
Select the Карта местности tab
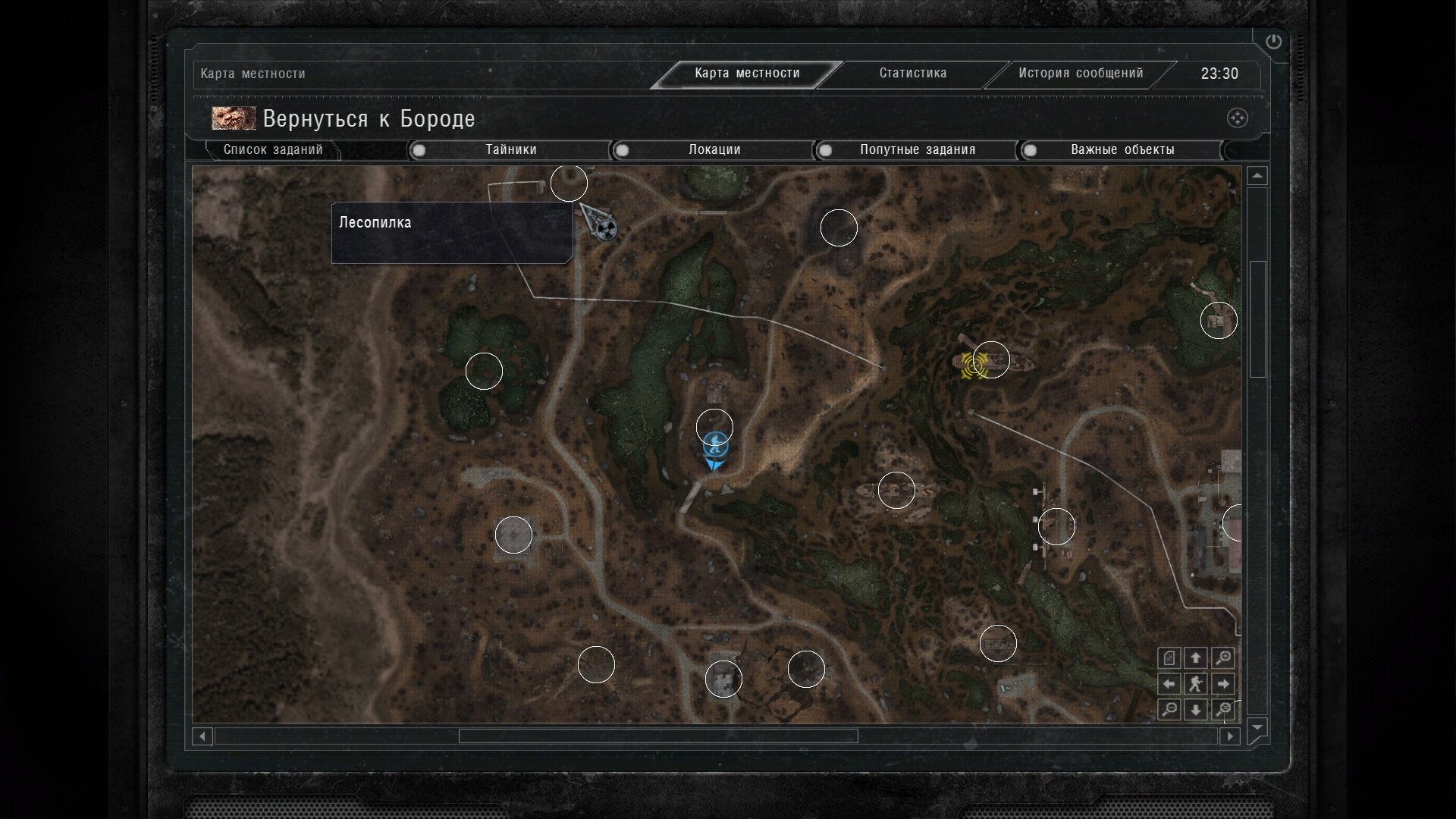[x=747, y=74]
